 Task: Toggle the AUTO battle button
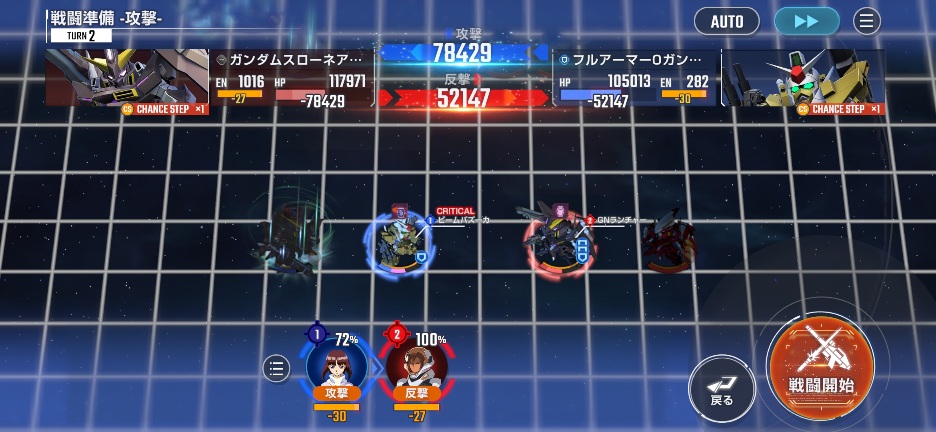tap(727, 20)
